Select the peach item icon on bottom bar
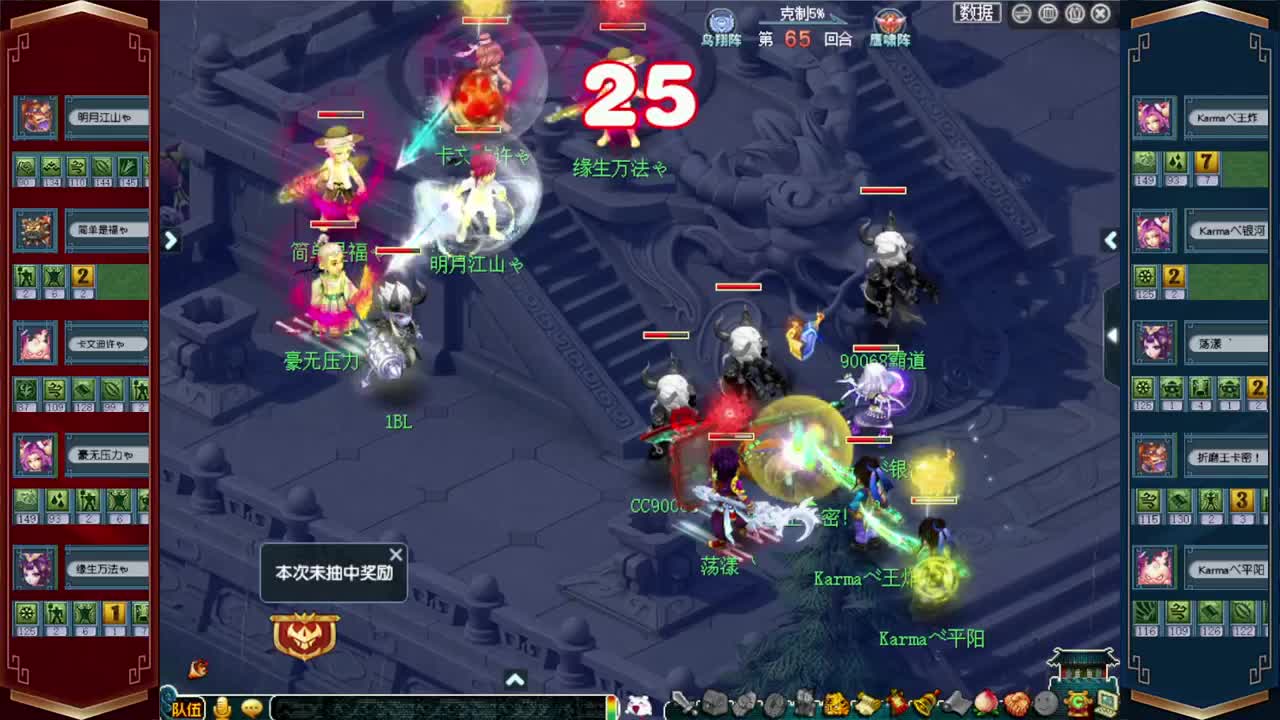This screenshot has height=720, width=1280. tap(985, 702)
